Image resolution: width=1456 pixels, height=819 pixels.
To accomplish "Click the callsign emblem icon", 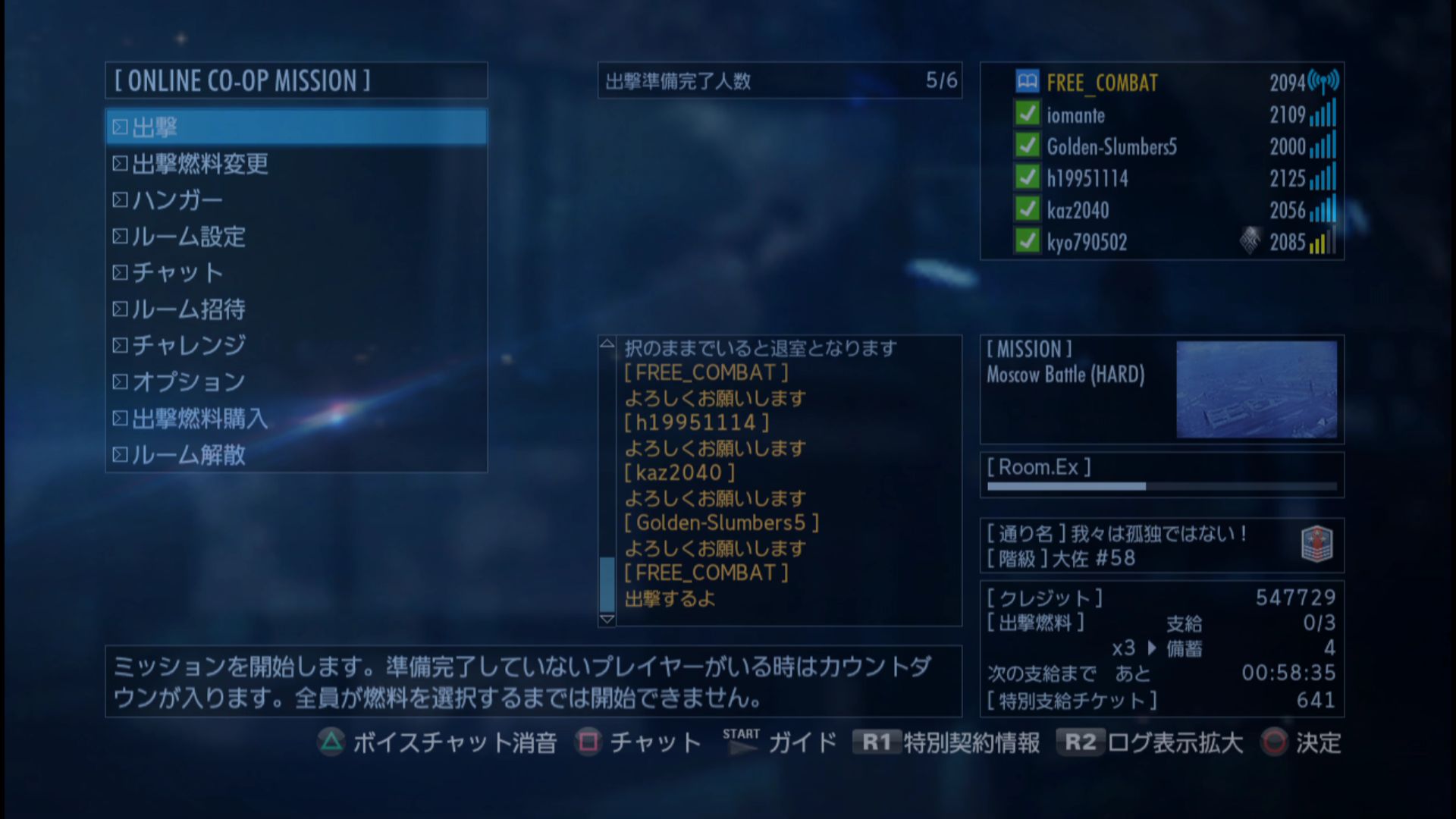I will tap(1316, 544).
